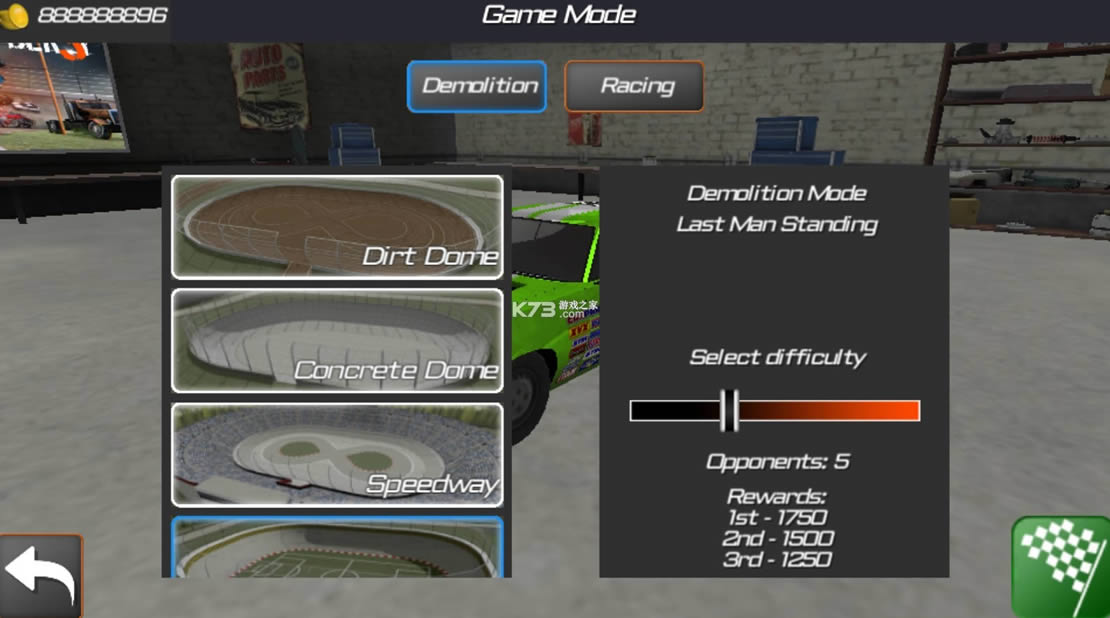
Task: Click the gold coin icon
Action: click(x=14, y=16)
